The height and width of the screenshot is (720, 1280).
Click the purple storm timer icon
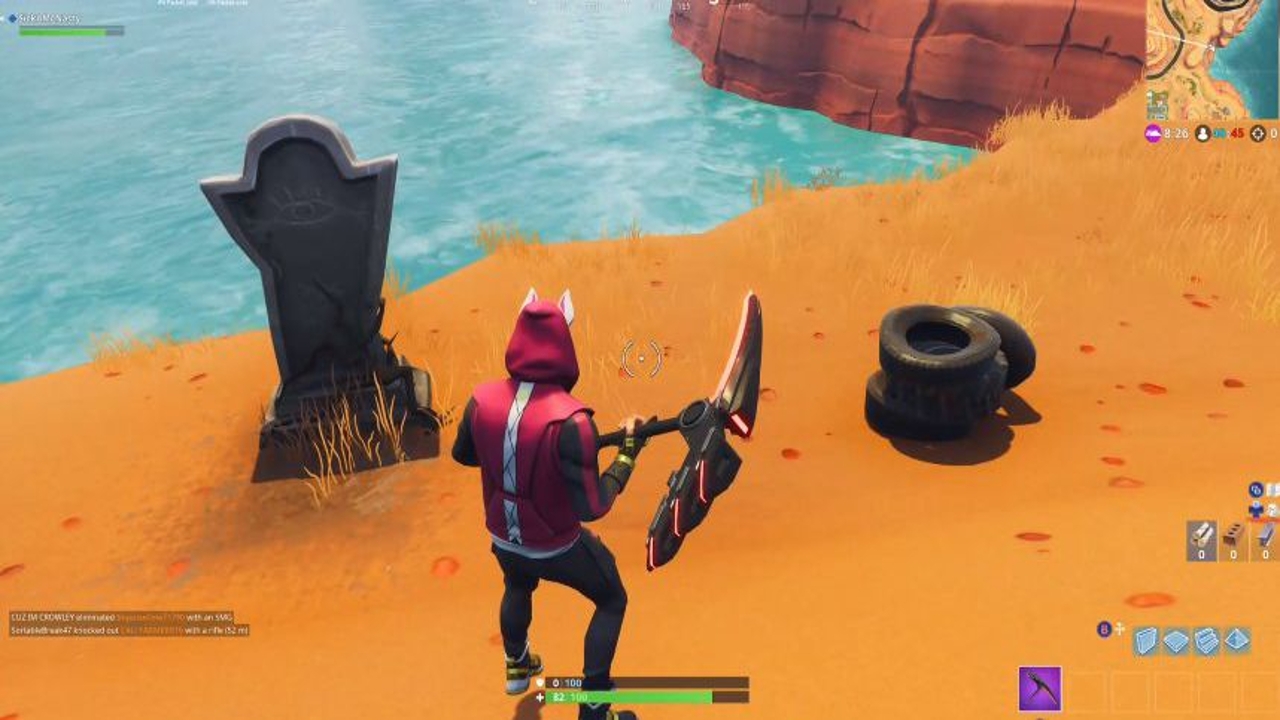[x=1153, y=134]
